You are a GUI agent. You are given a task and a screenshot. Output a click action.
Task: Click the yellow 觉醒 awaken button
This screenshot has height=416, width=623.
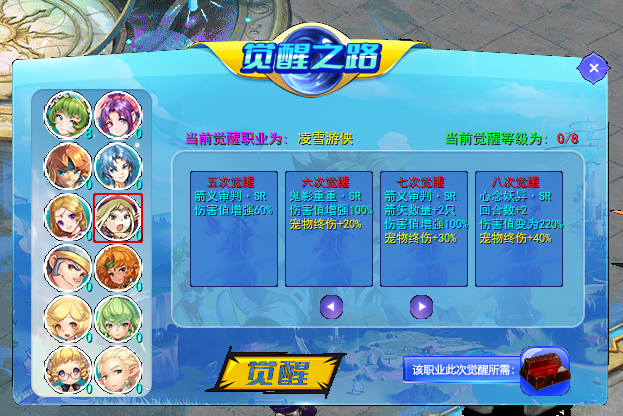click(x=279, y=370)
